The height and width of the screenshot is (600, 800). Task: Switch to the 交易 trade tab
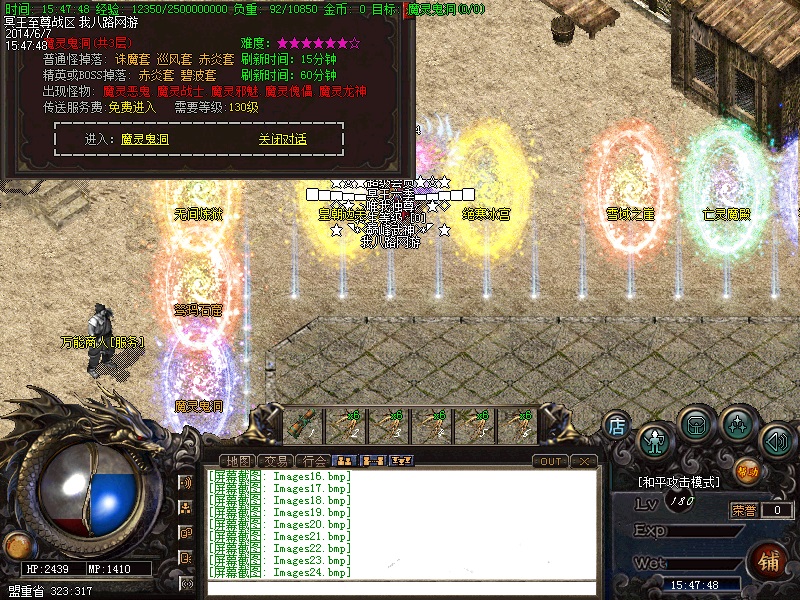tap(278, 461)
